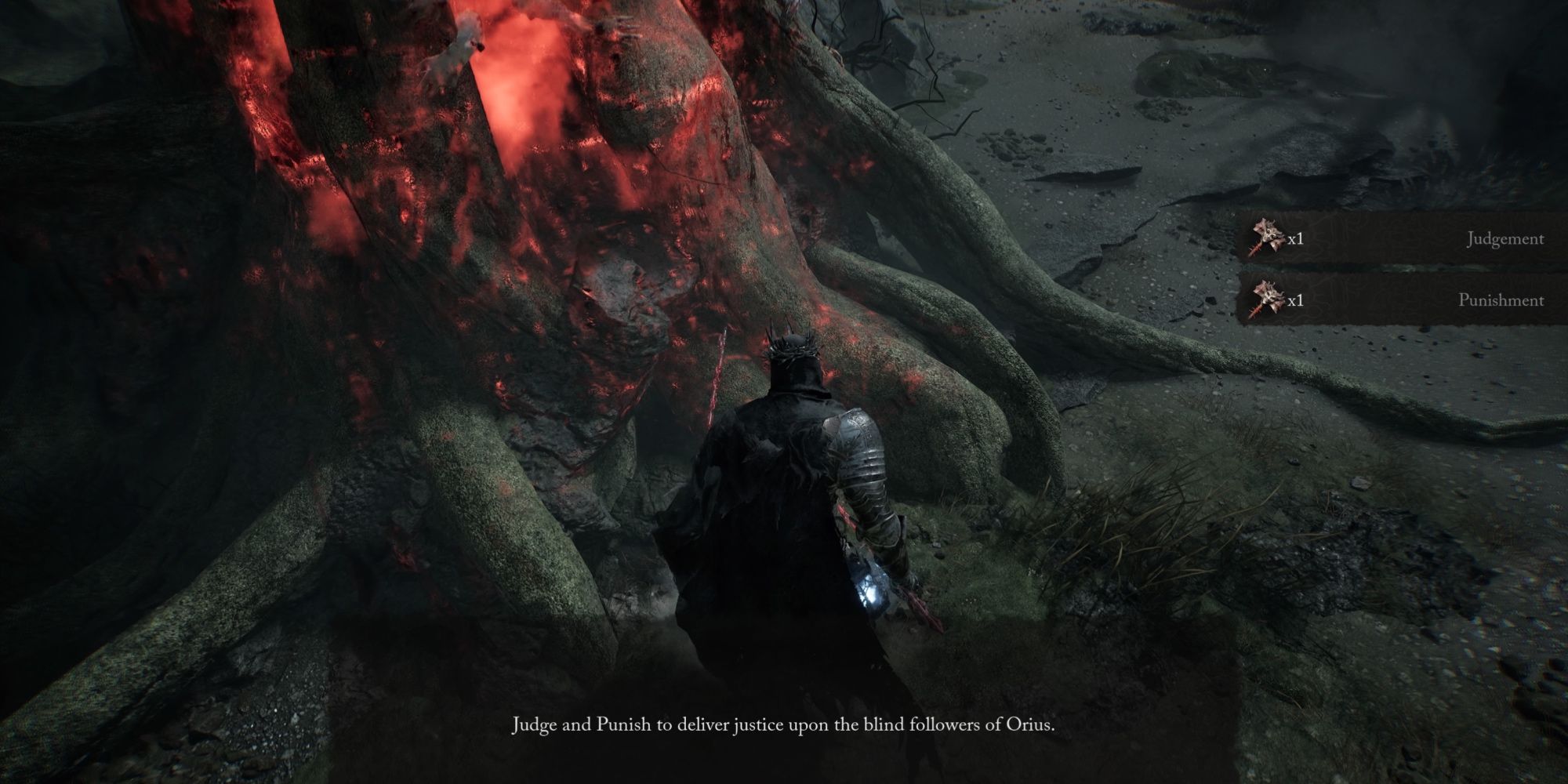Screen dimensions: 1568x784
Task: Select the Punishment hammer item icon
Action: pos(1269,296)
